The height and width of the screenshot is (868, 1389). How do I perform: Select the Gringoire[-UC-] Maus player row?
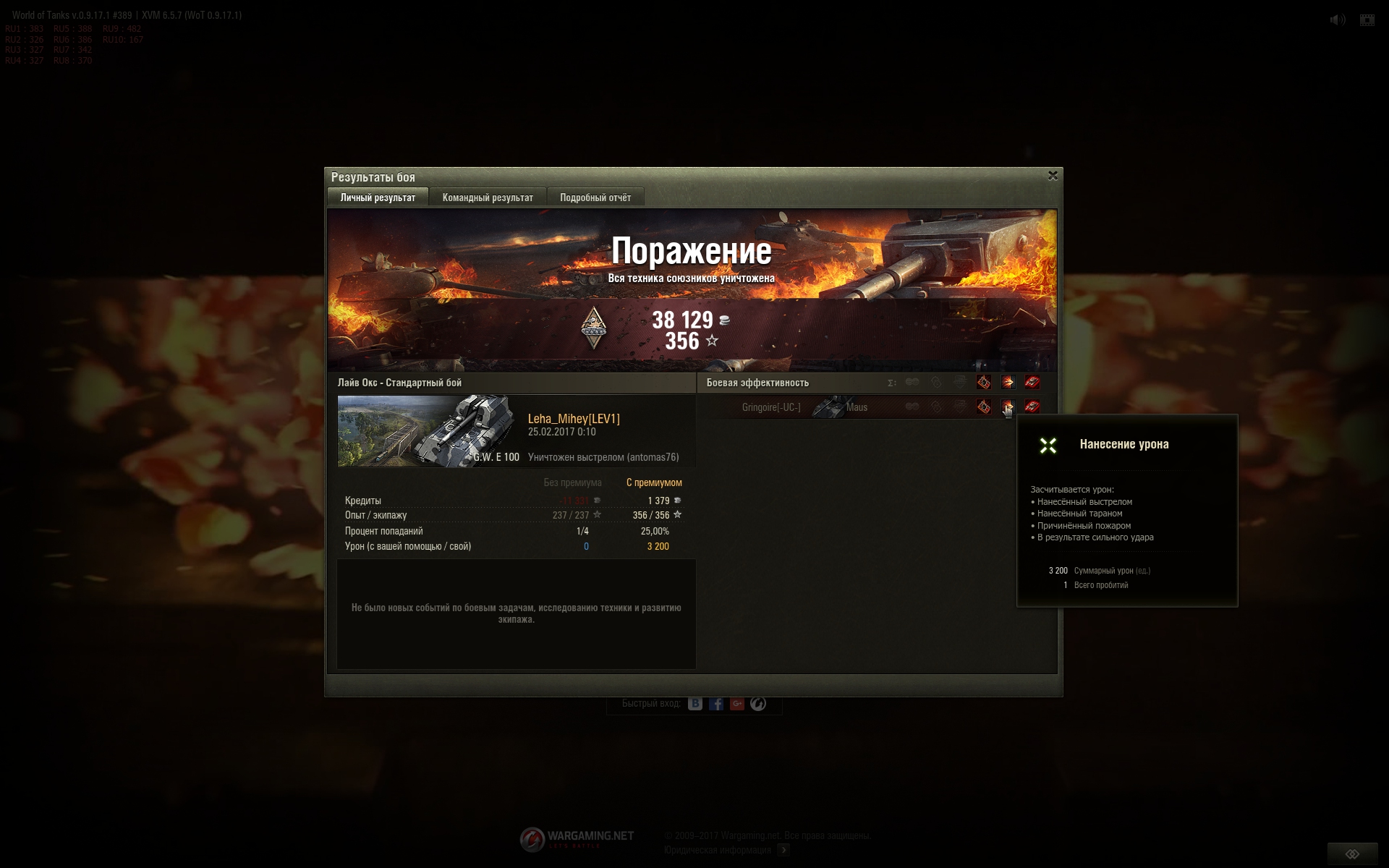(x=803, y=407)
